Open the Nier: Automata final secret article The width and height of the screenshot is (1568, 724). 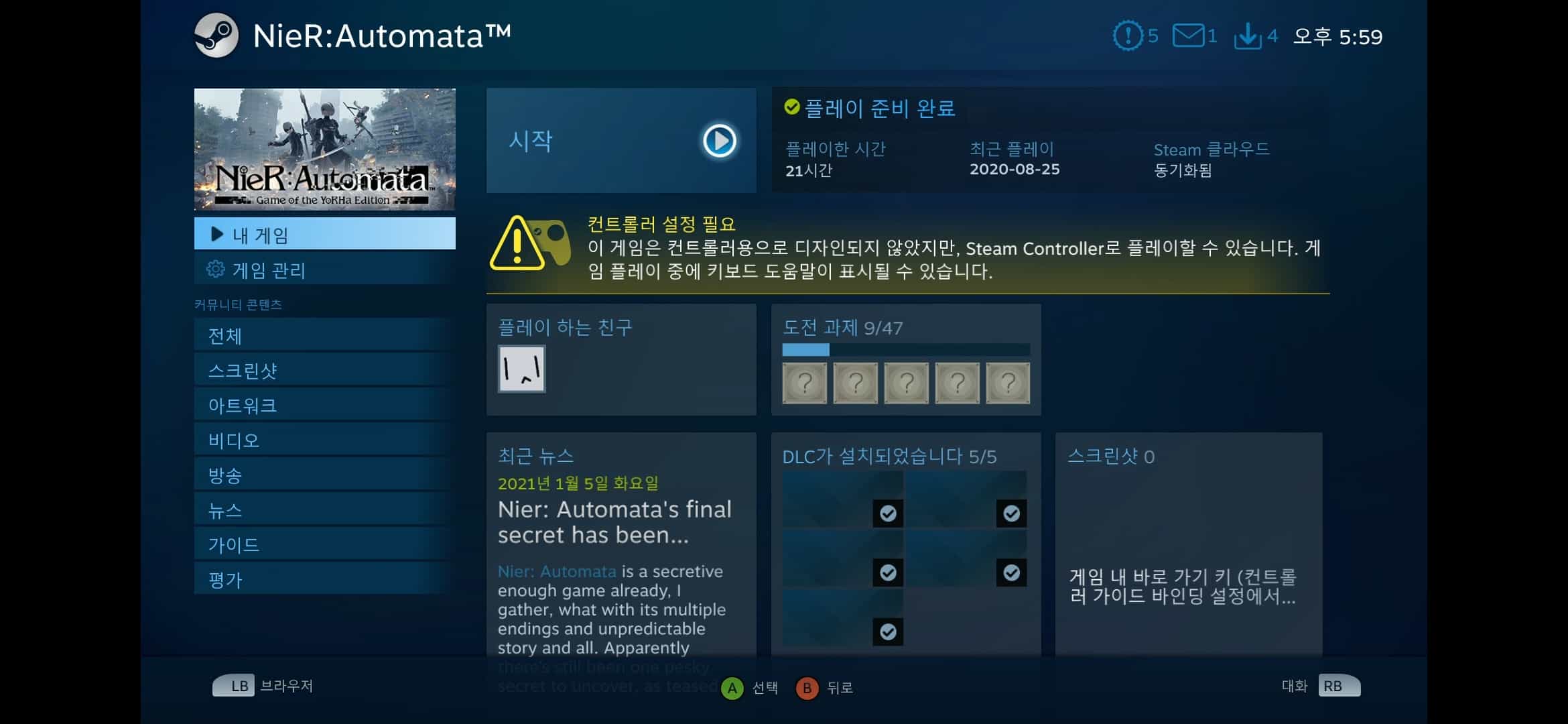[614, 522]
